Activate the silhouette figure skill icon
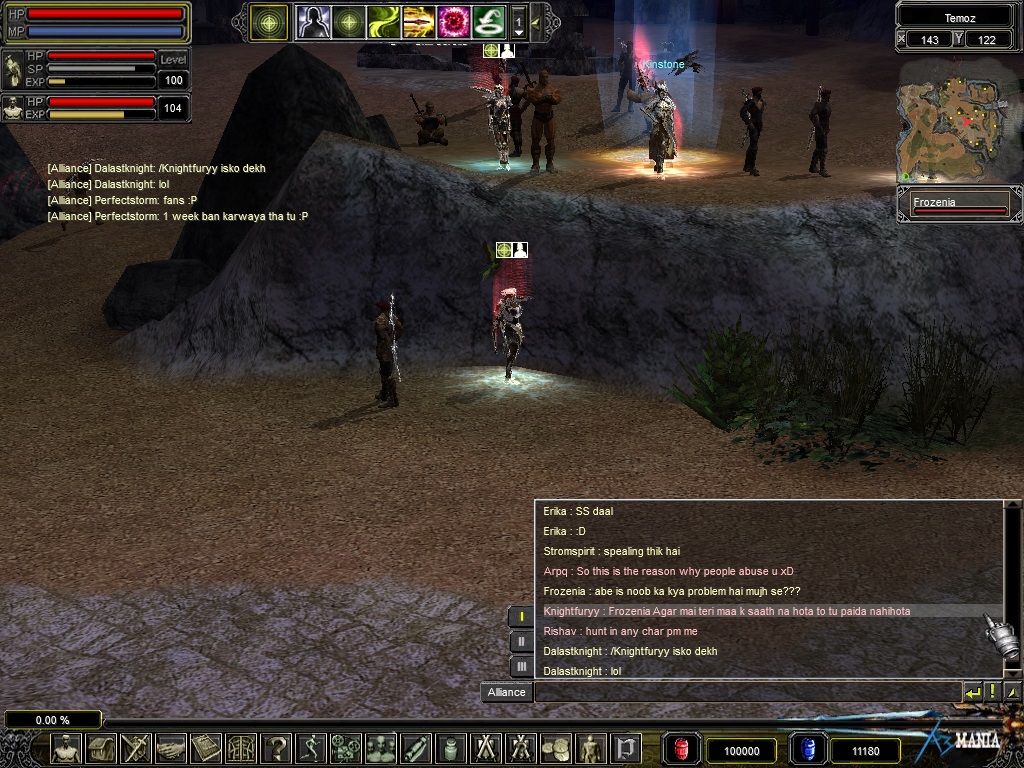The height and width of the screenshot is (768, 1024). tap(314, 21)
